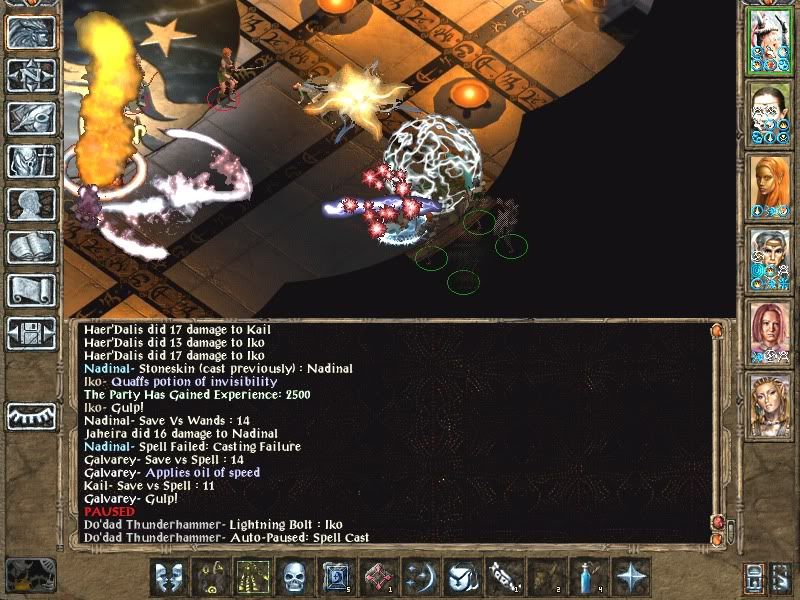The width and height of the screenshot is (800, 600).
Task: Open the priest scroll screen
Action: [32, 290]
